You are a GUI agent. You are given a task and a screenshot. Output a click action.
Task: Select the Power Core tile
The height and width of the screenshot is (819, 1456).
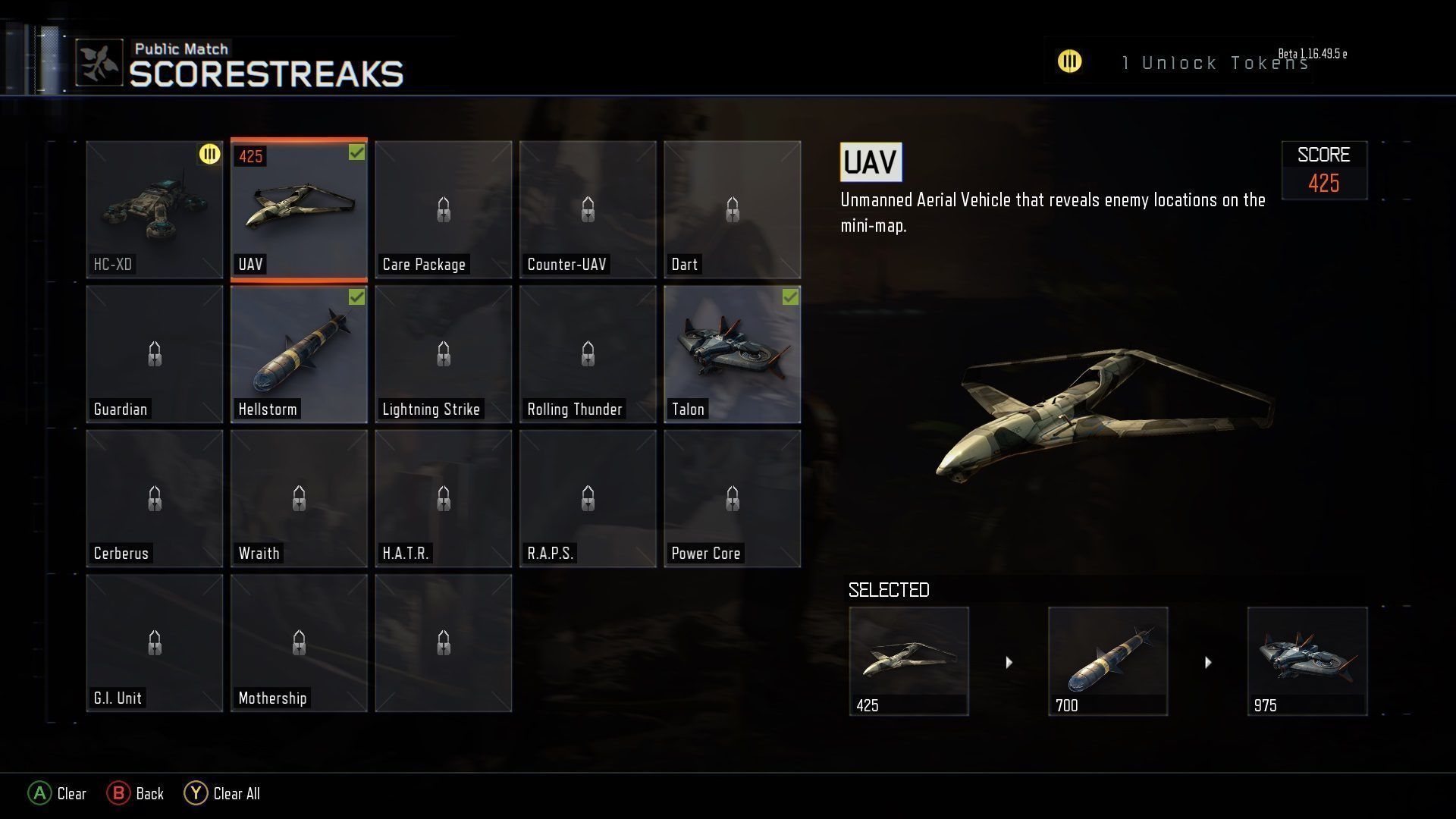pos(732,498)
